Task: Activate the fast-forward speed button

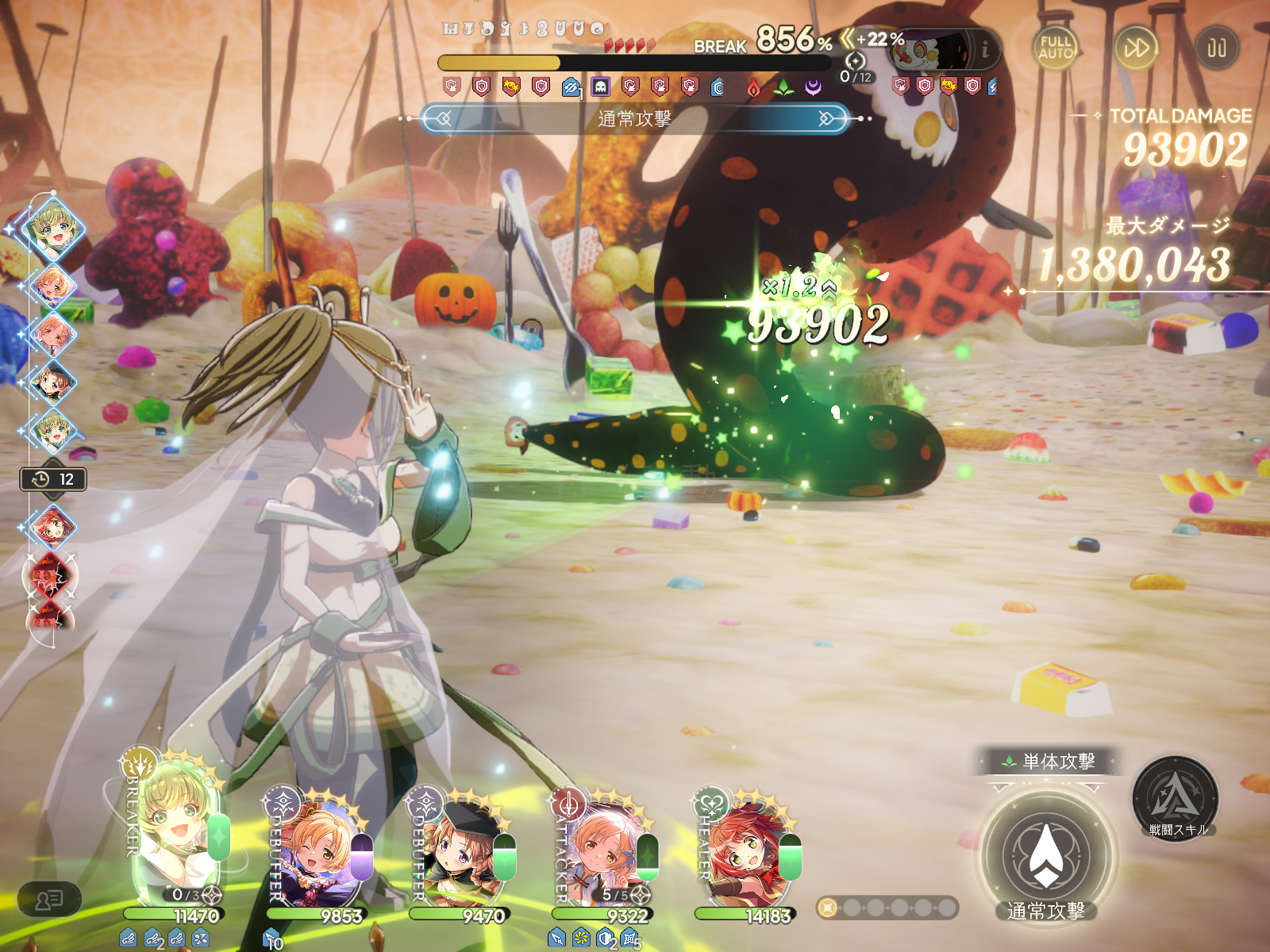Action: pos(1136,48)
